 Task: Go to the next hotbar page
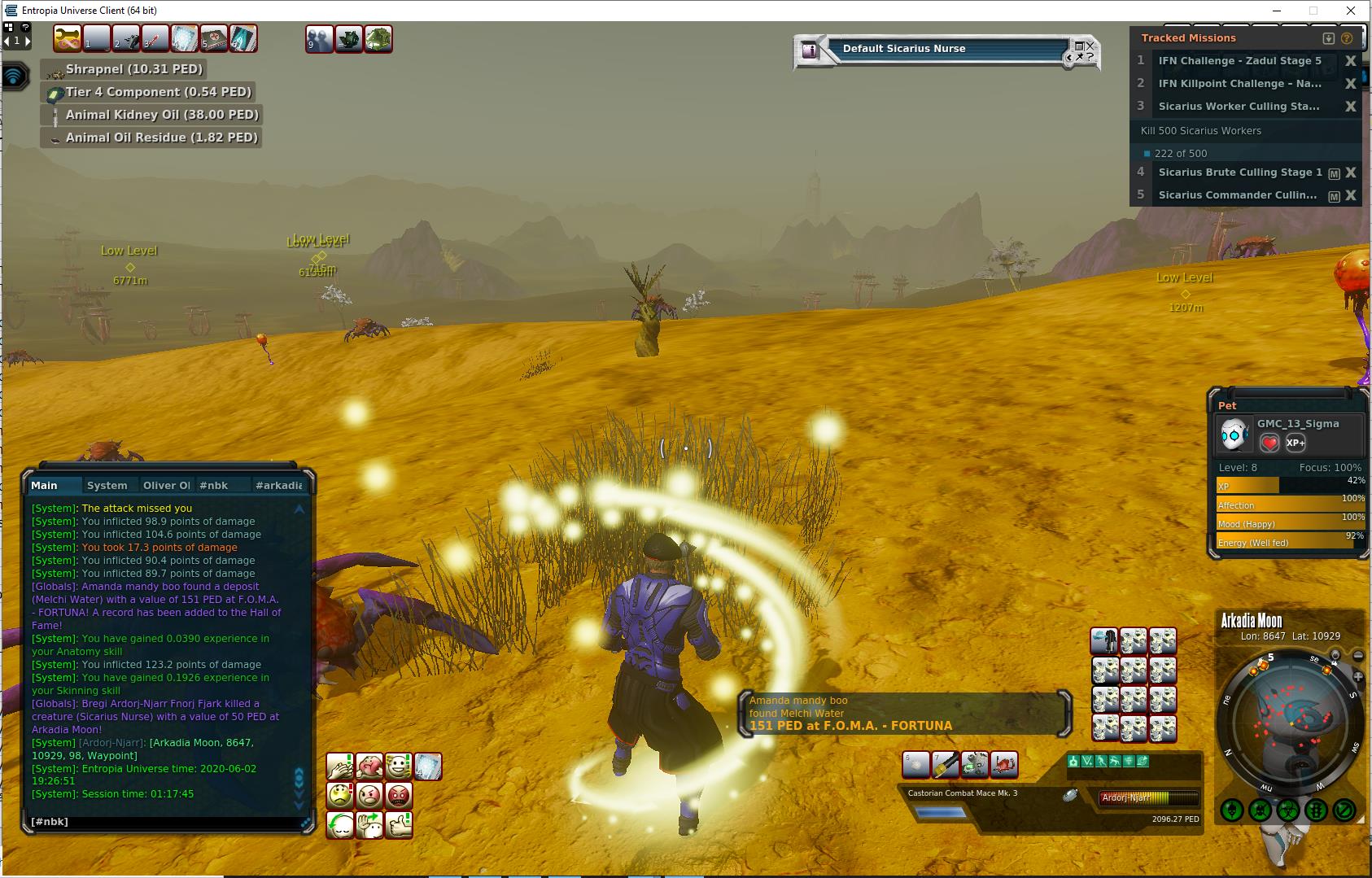tap(28, 41)
